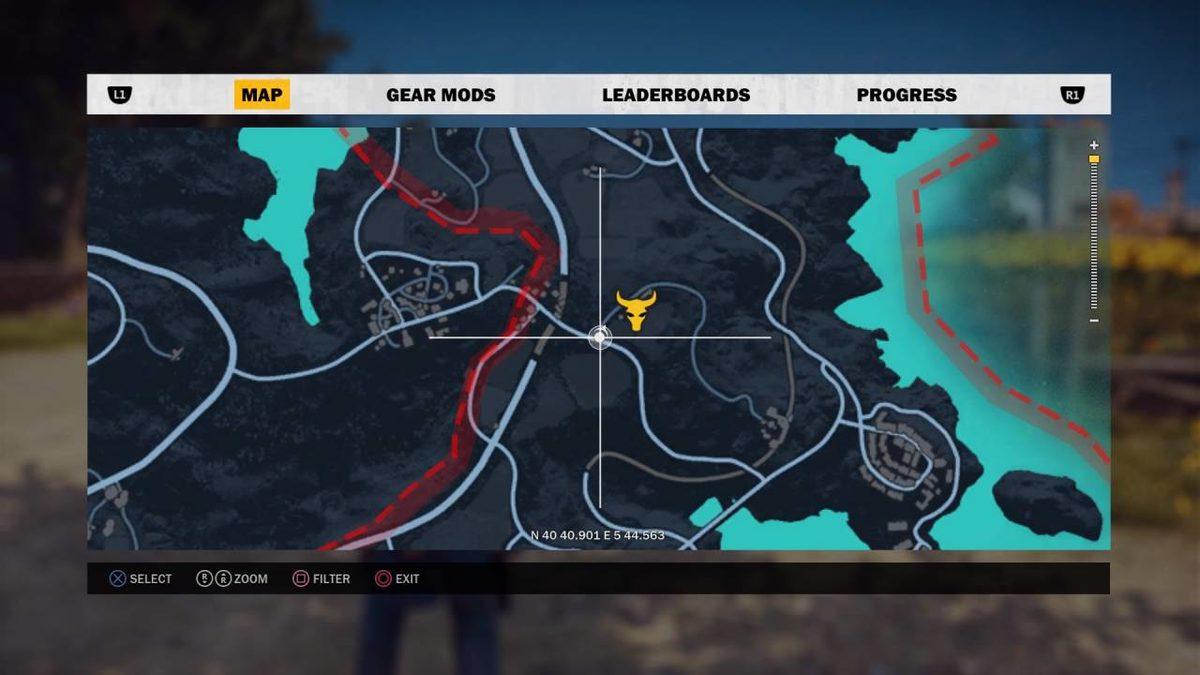
Task: Open the Gear Mods tab
Action: tap(440, 95)
